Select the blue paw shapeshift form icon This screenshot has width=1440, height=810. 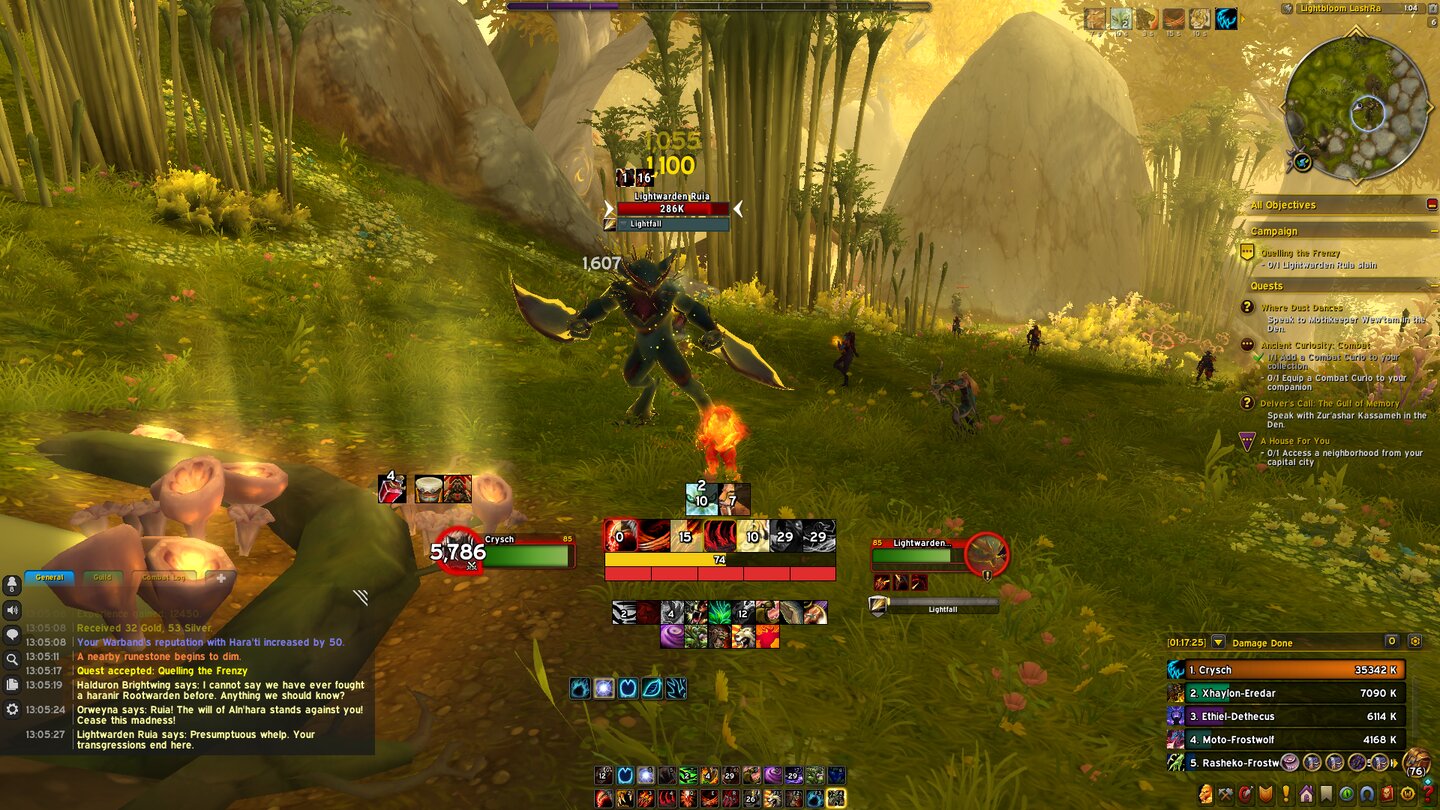pyautogui.click(x=579, y=687)
